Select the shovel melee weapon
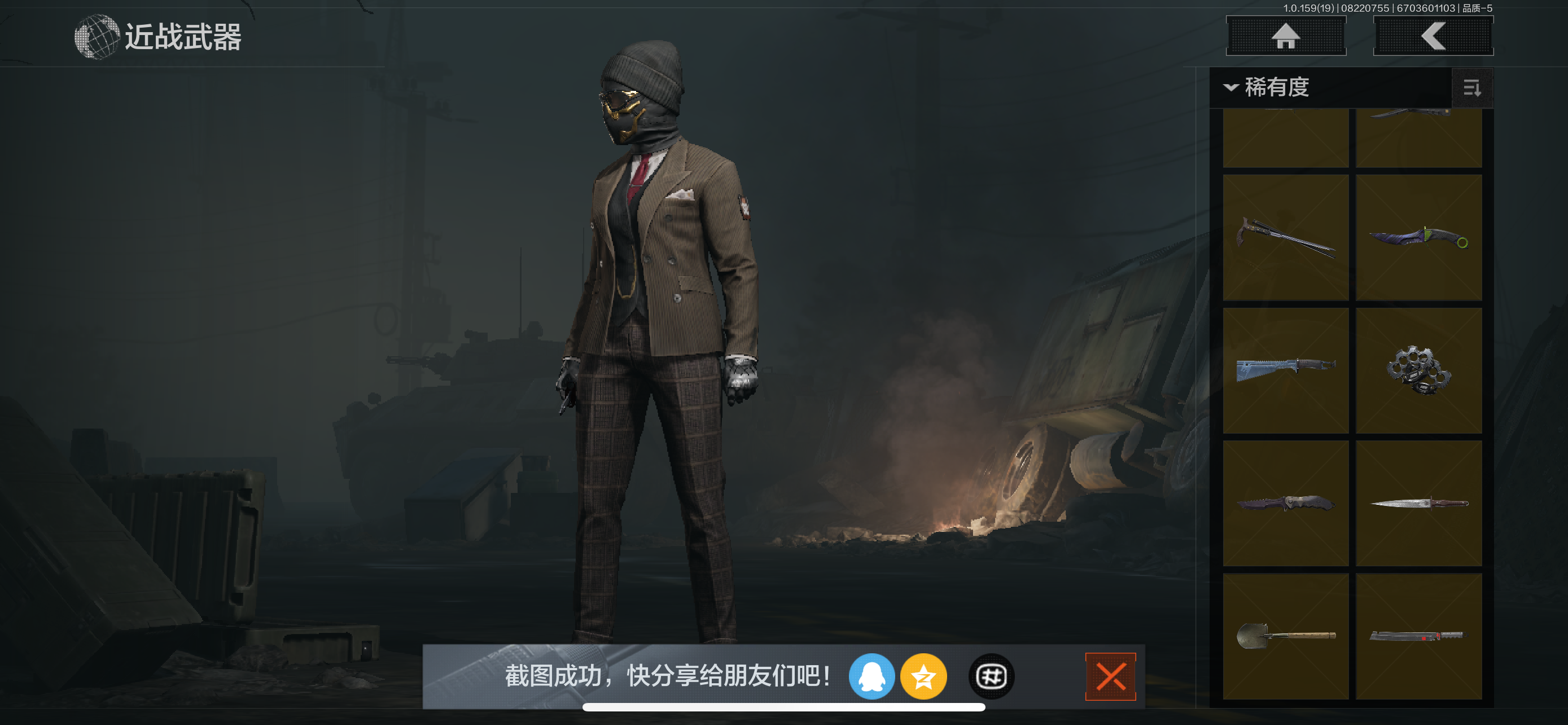This screenshot has width=1568, height=725. pyautogui.click(x=1285, y=636)
